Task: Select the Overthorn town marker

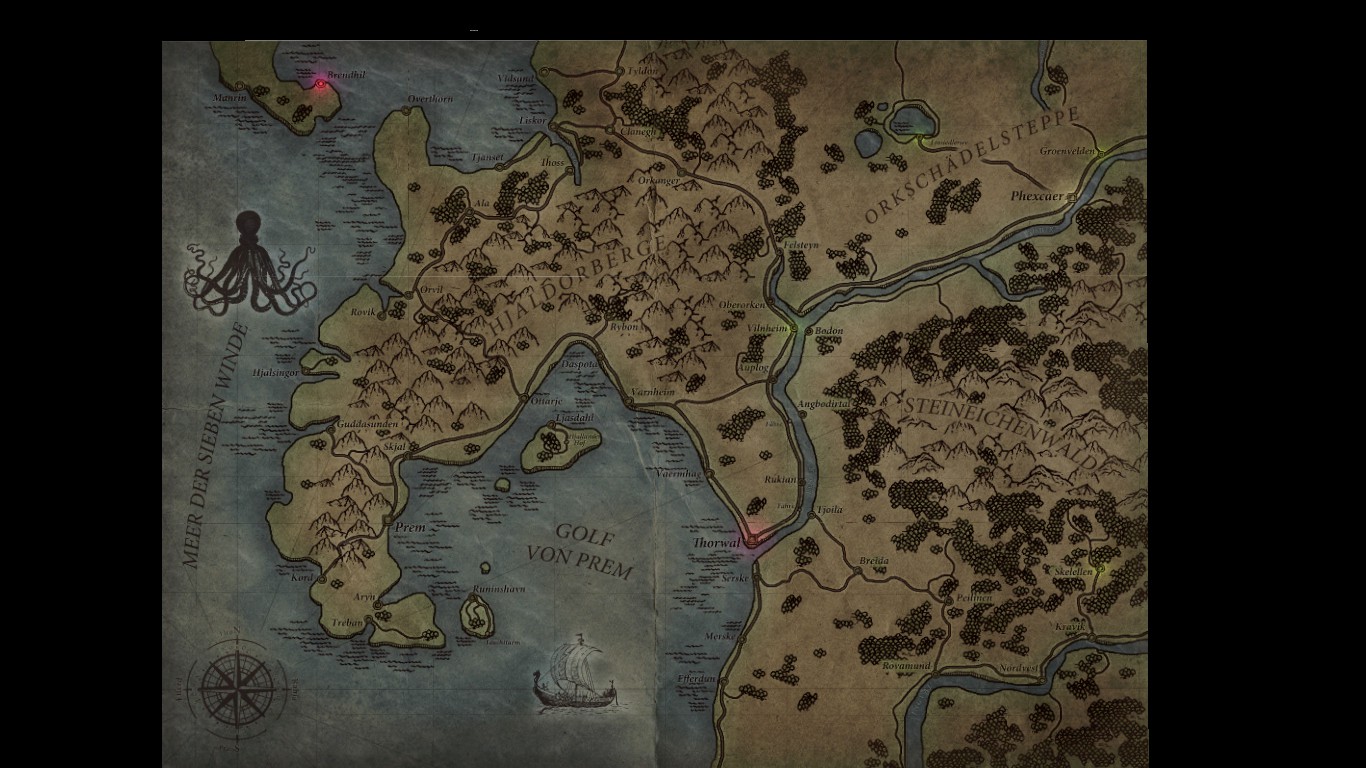Action: [407, 111]
